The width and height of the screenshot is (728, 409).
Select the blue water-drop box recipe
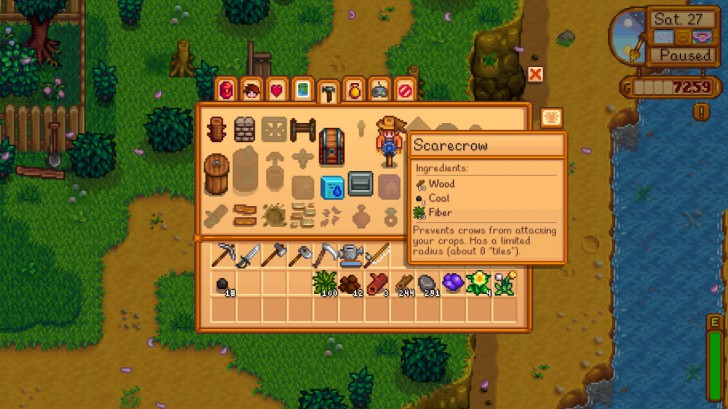332,187
